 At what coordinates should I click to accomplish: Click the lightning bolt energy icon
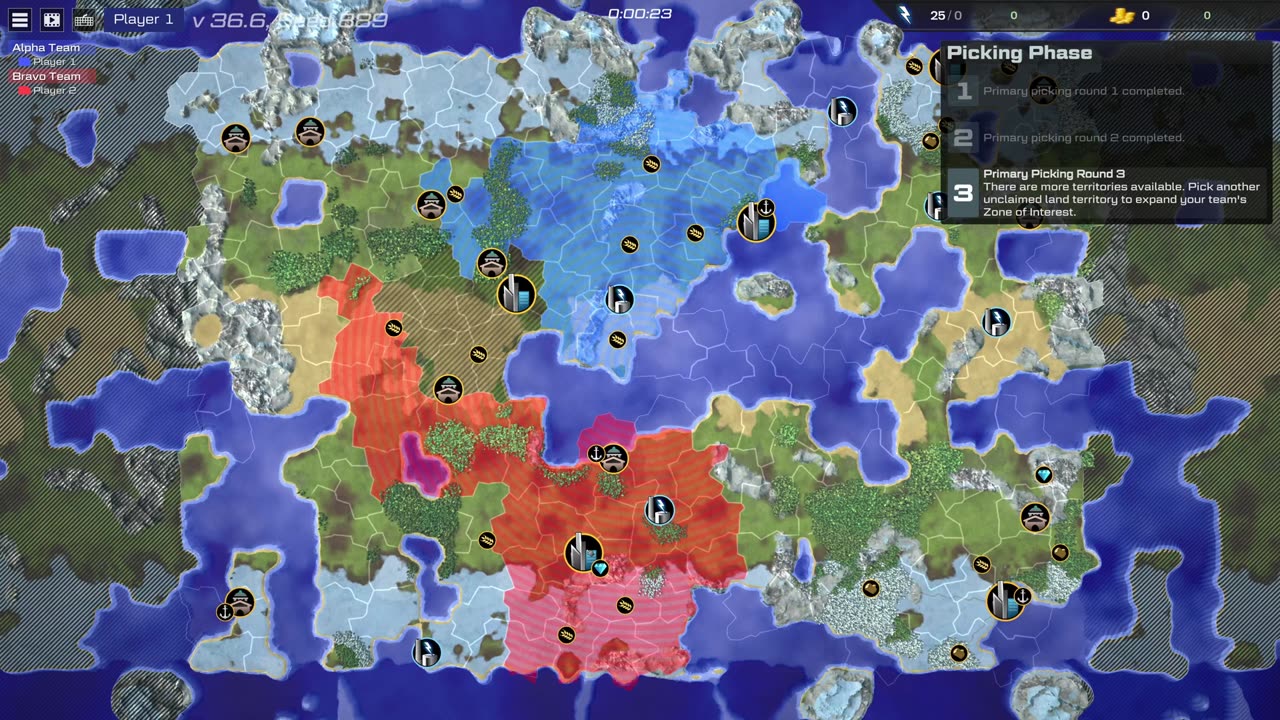pyautogui.click(x=905, y=15)
